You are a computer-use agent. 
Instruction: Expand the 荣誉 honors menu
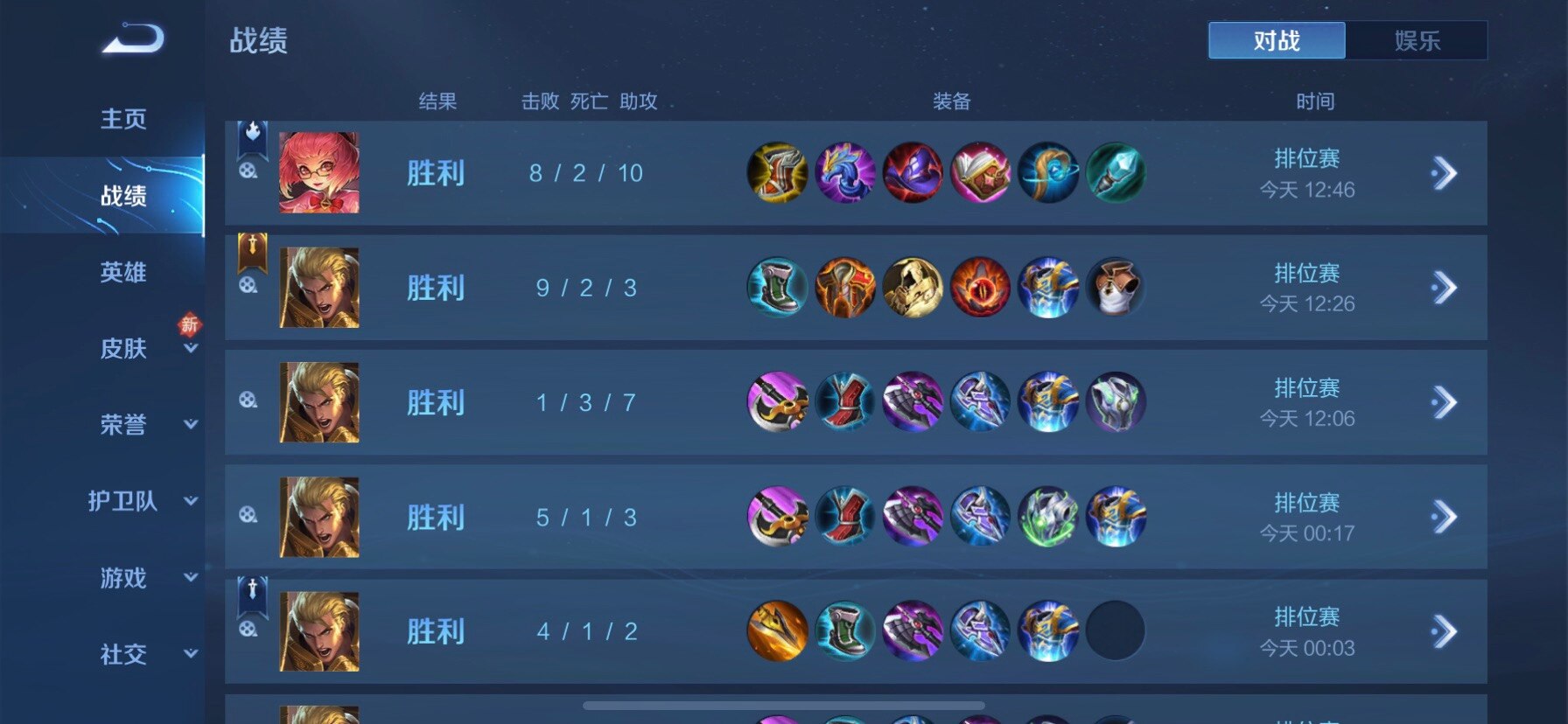(123, 425)
